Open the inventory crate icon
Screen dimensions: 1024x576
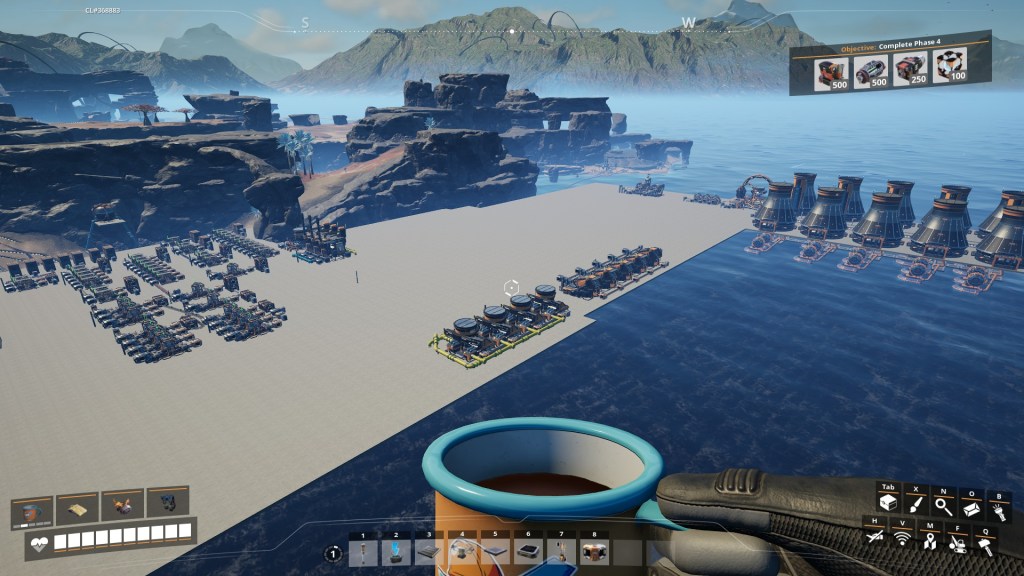(887, 504)
